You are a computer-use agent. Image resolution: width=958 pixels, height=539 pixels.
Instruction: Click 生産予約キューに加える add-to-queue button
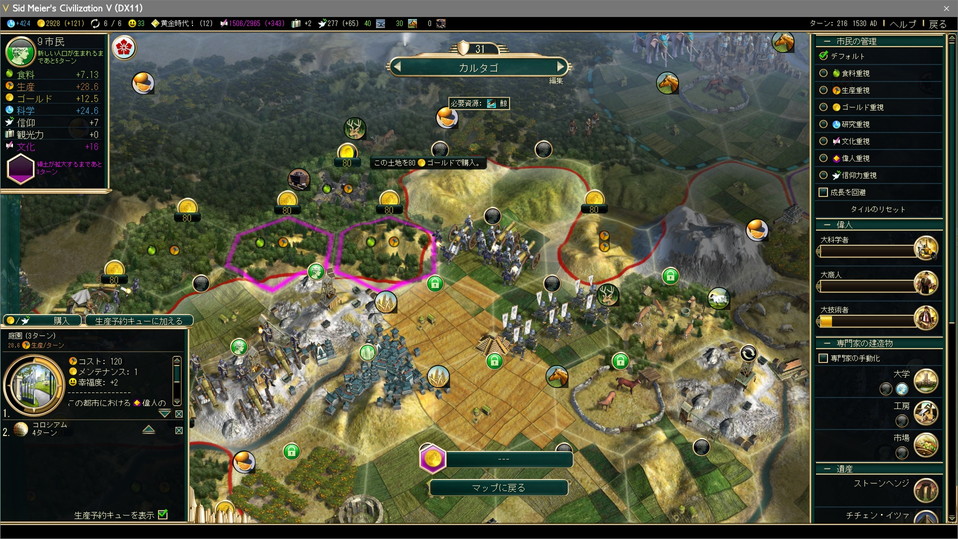[138, 321]
